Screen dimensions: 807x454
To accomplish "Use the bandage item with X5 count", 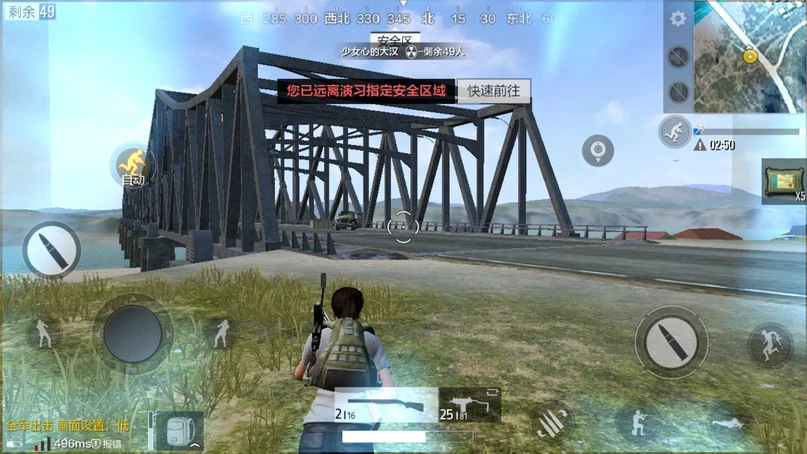I will click(x=783, y=179).
